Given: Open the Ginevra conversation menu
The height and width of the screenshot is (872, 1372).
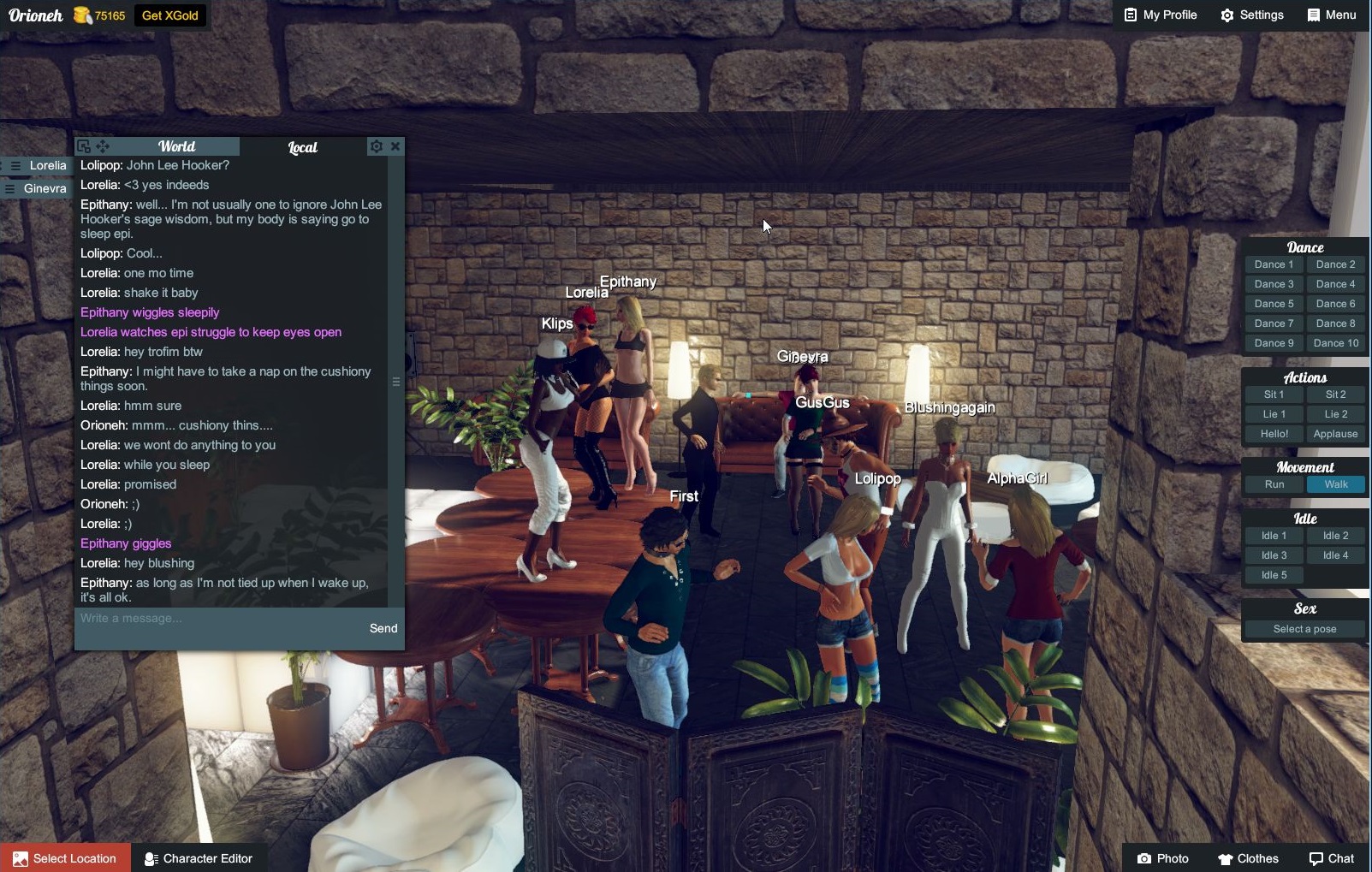Looking at the screenshot, I should (x=11, y=188).
